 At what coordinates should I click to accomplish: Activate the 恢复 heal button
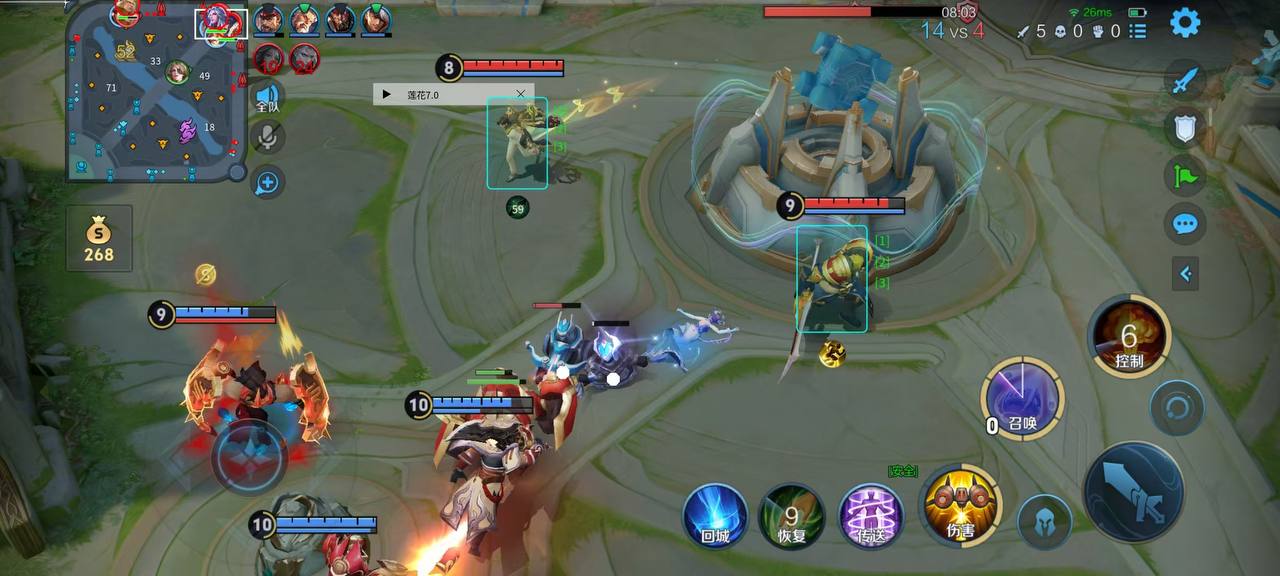(791, 516)
